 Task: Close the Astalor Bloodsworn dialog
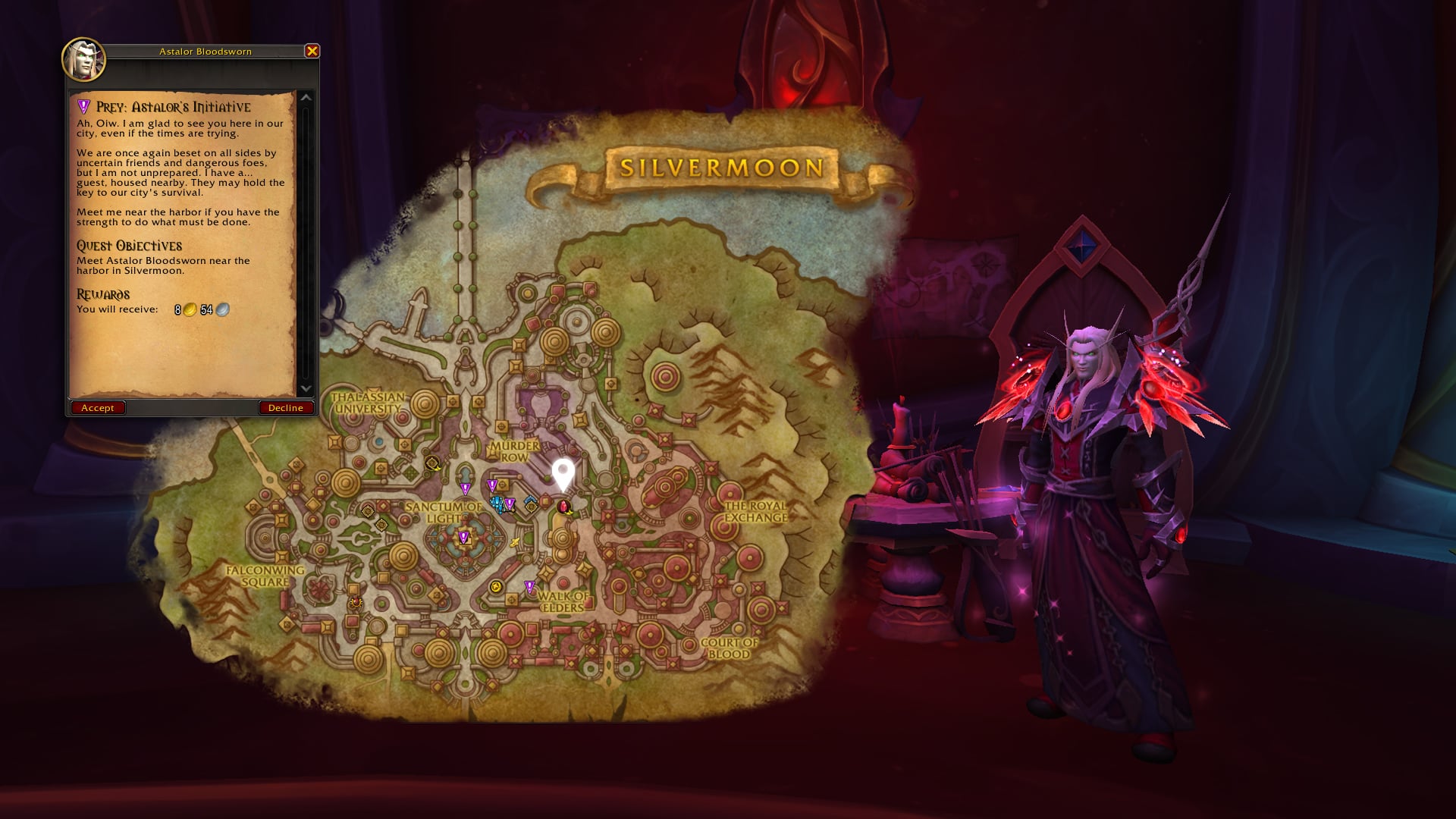point(310,52)
